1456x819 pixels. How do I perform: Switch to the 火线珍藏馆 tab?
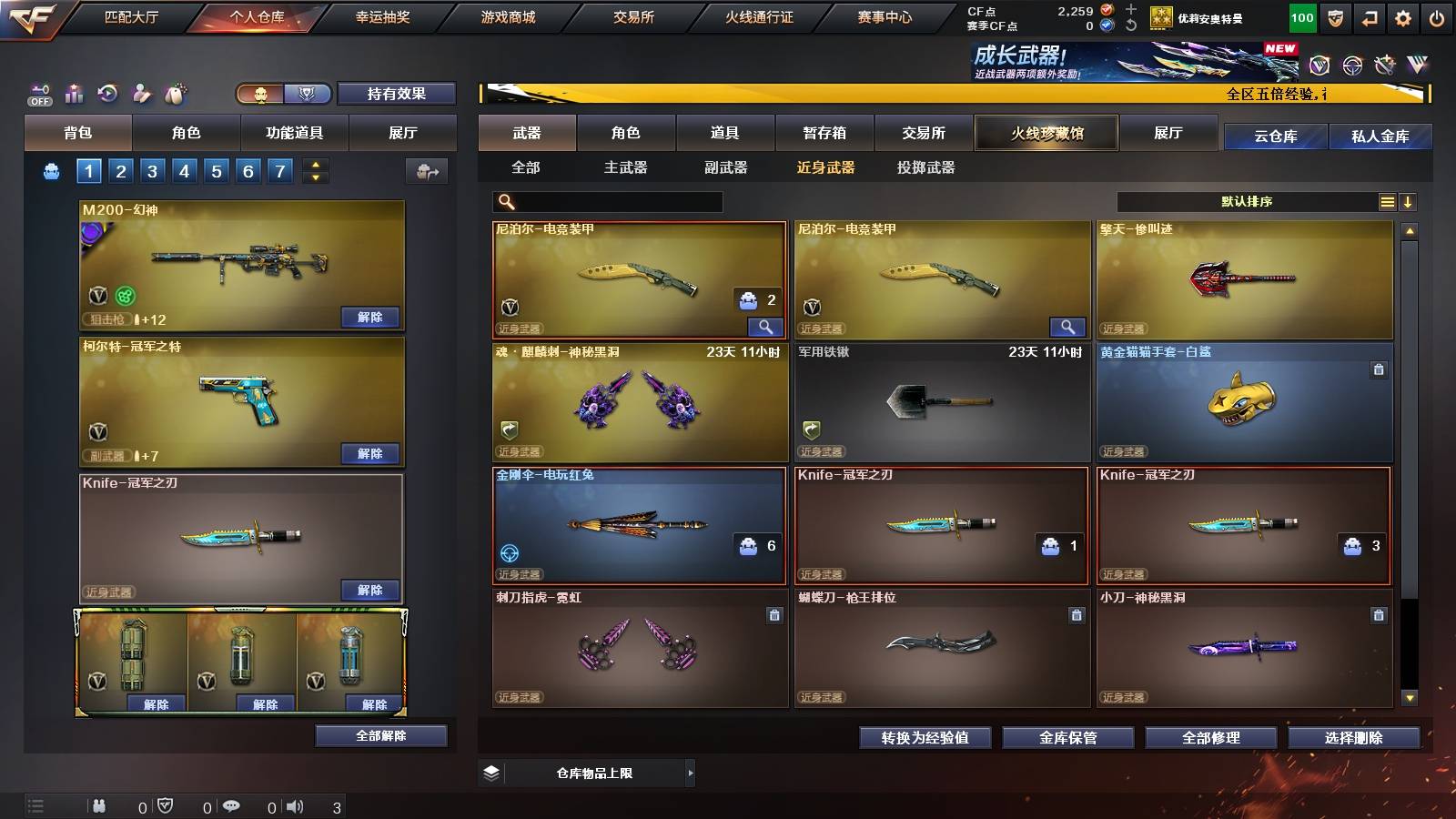pyautogui.click(x=1046, y=133)
